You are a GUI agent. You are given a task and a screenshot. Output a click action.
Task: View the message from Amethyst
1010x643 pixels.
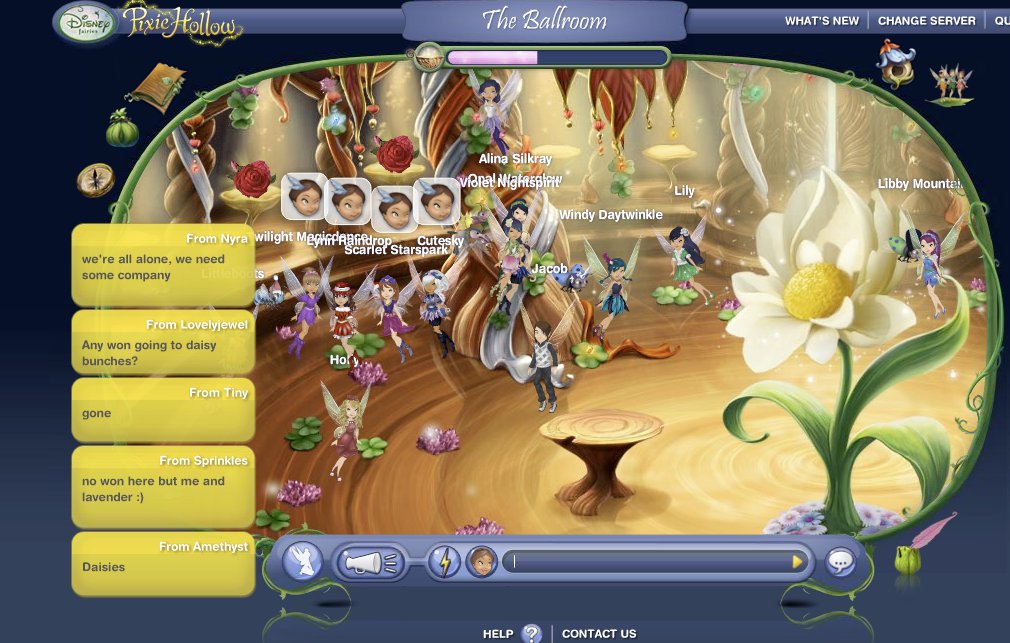163,564
